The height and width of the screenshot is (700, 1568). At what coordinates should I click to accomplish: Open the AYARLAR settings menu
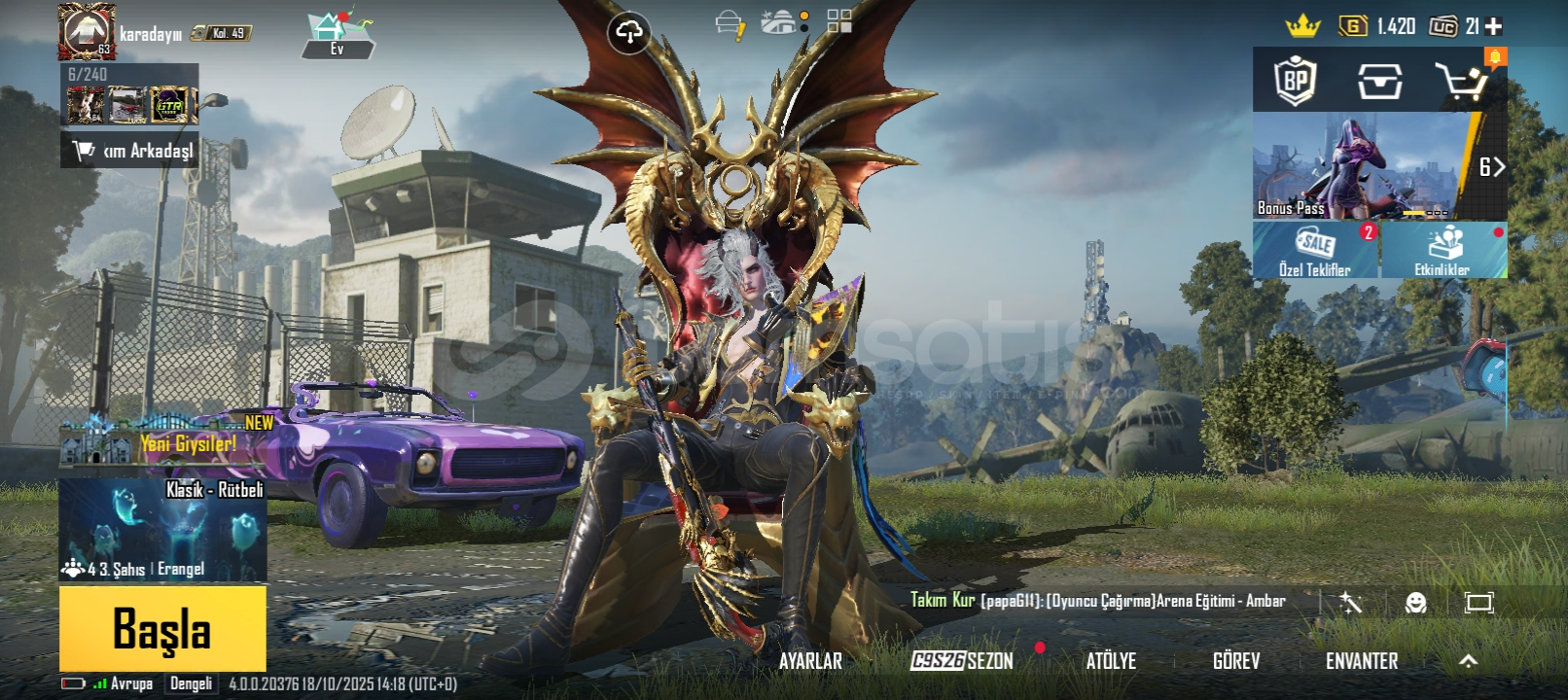tap(810, 661)
